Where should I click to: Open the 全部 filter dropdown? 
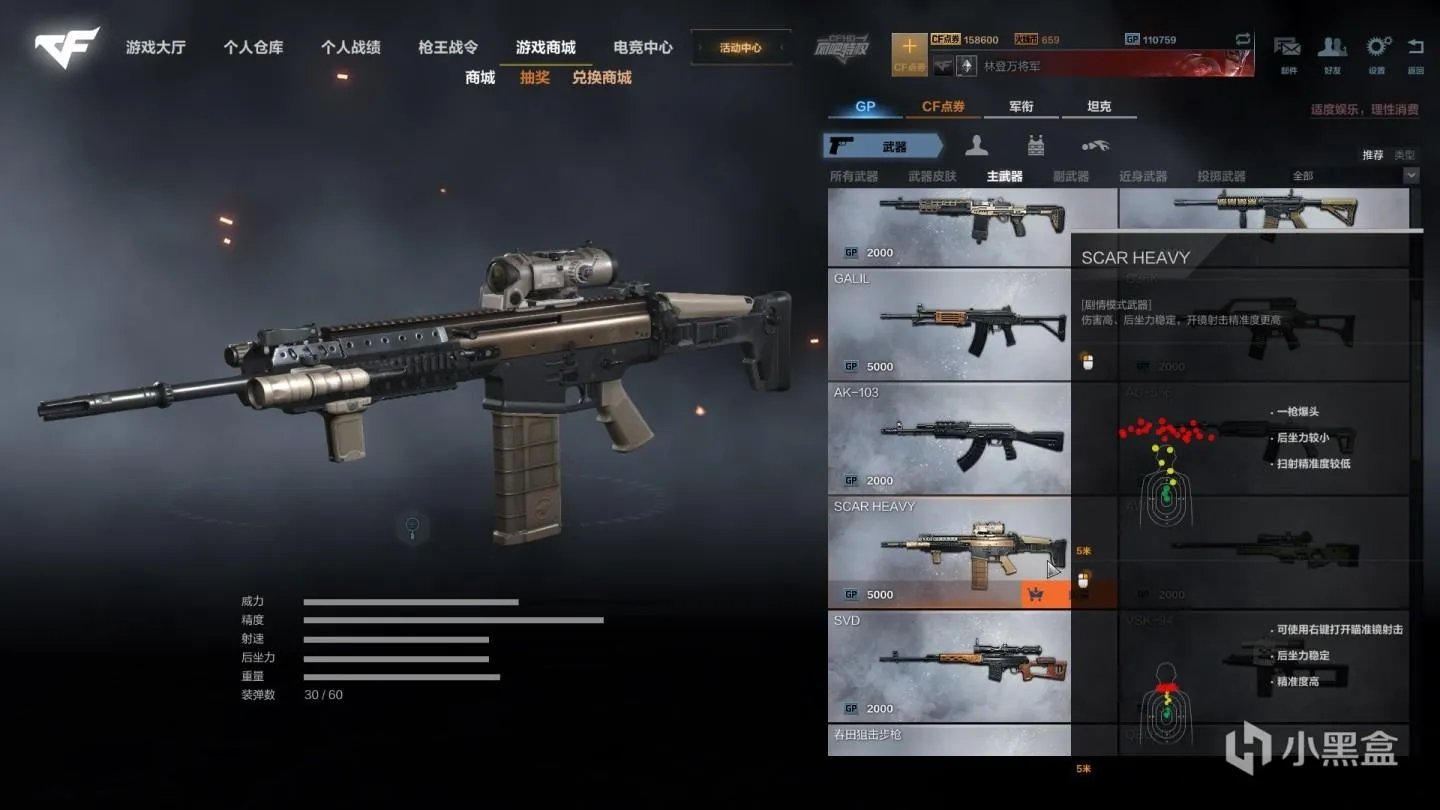point(1354,176)
